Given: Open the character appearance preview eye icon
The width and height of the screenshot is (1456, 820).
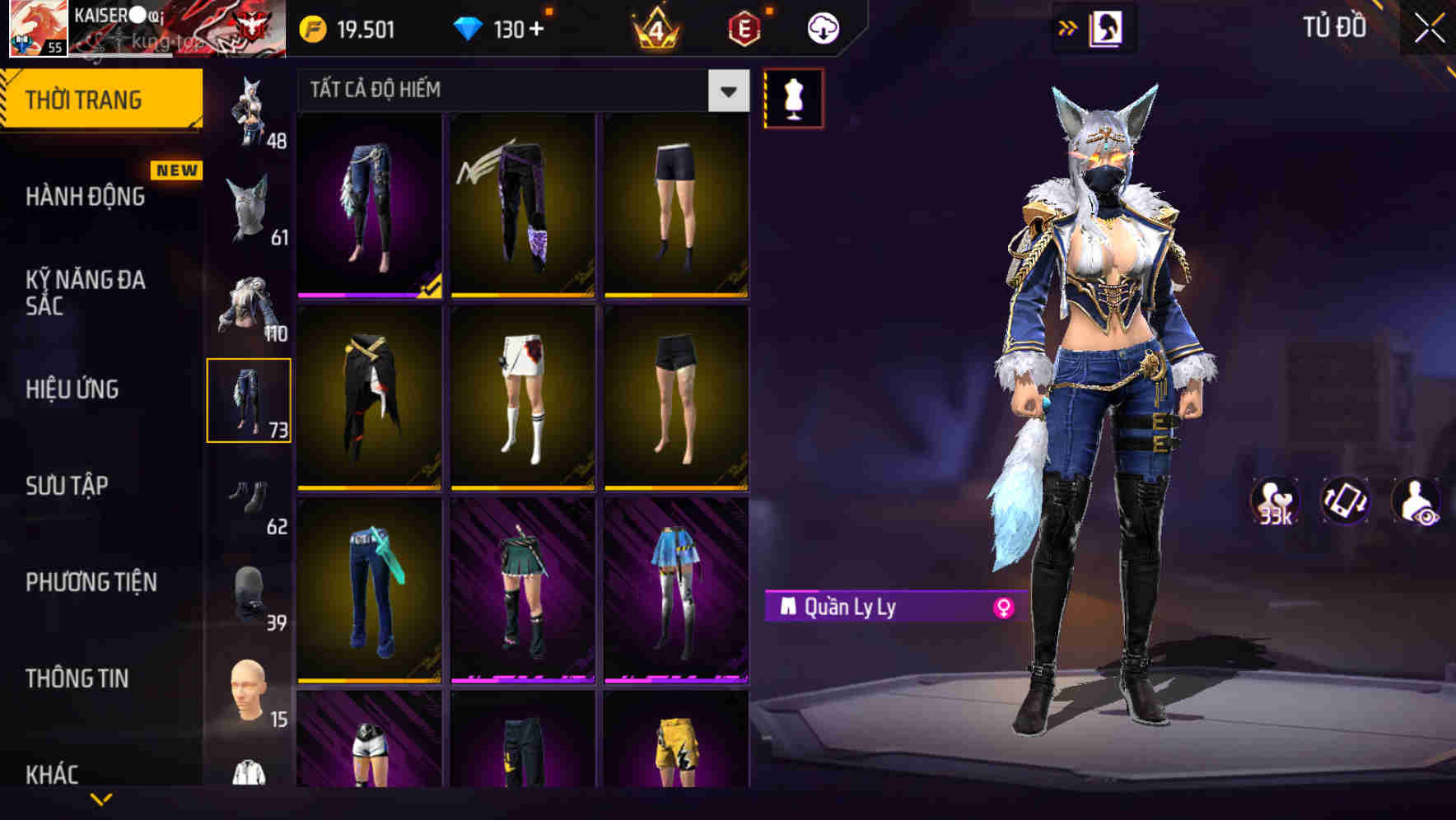Looking at the screenshot, I should (x=1415, y=501).
